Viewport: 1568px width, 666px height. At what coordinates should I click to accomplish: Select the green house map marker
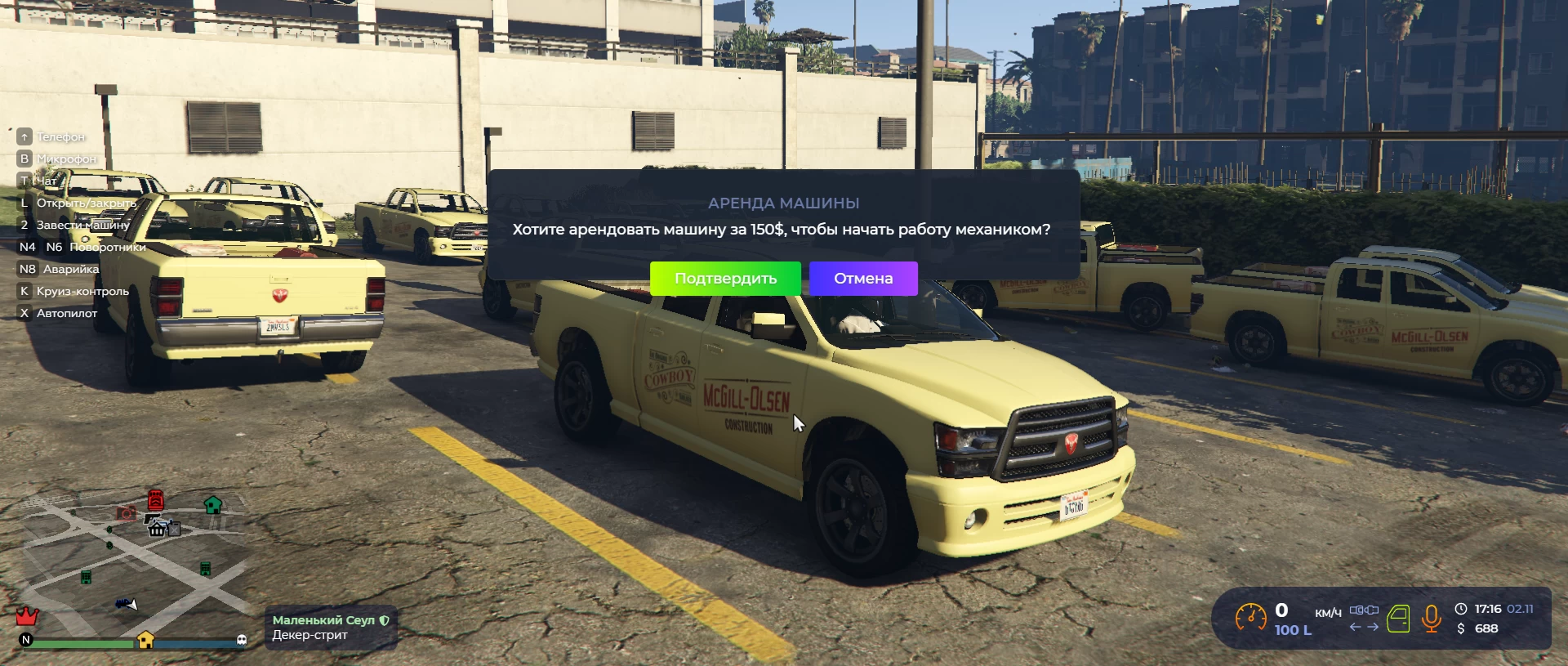click(x=213, y=504)
